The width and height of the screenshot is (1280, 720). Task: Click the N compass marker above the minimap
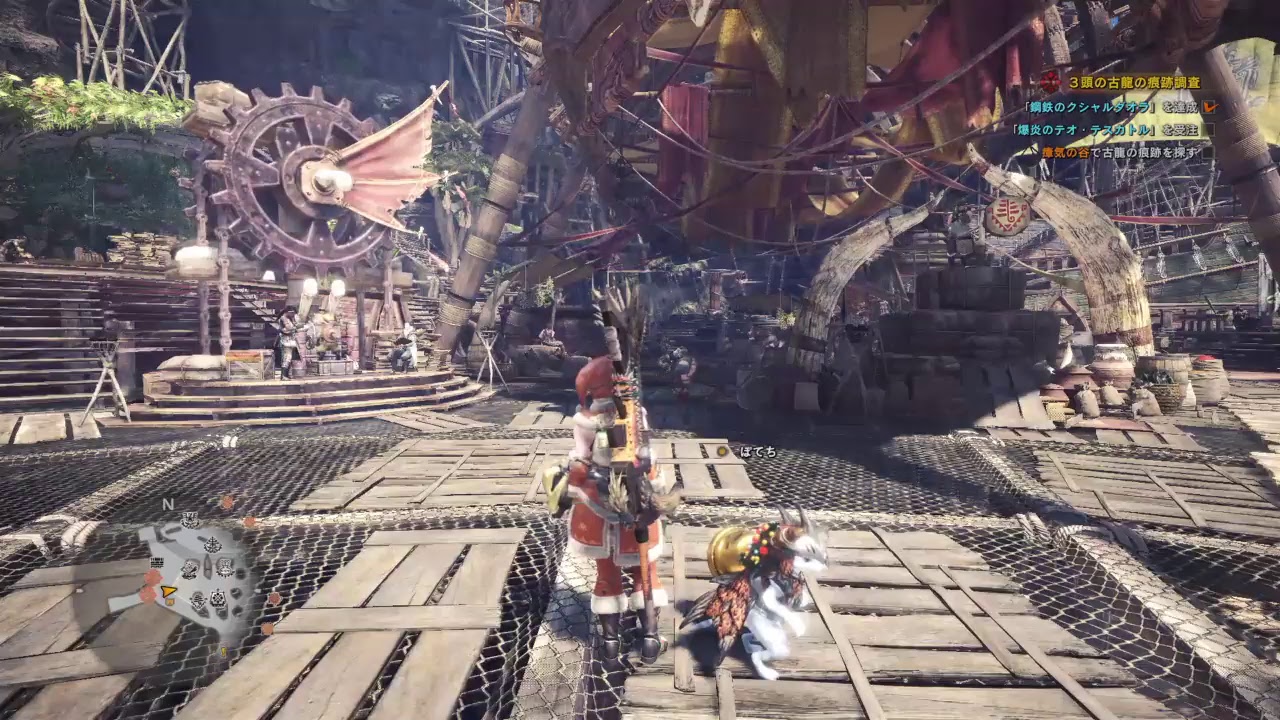click(167, 504)
